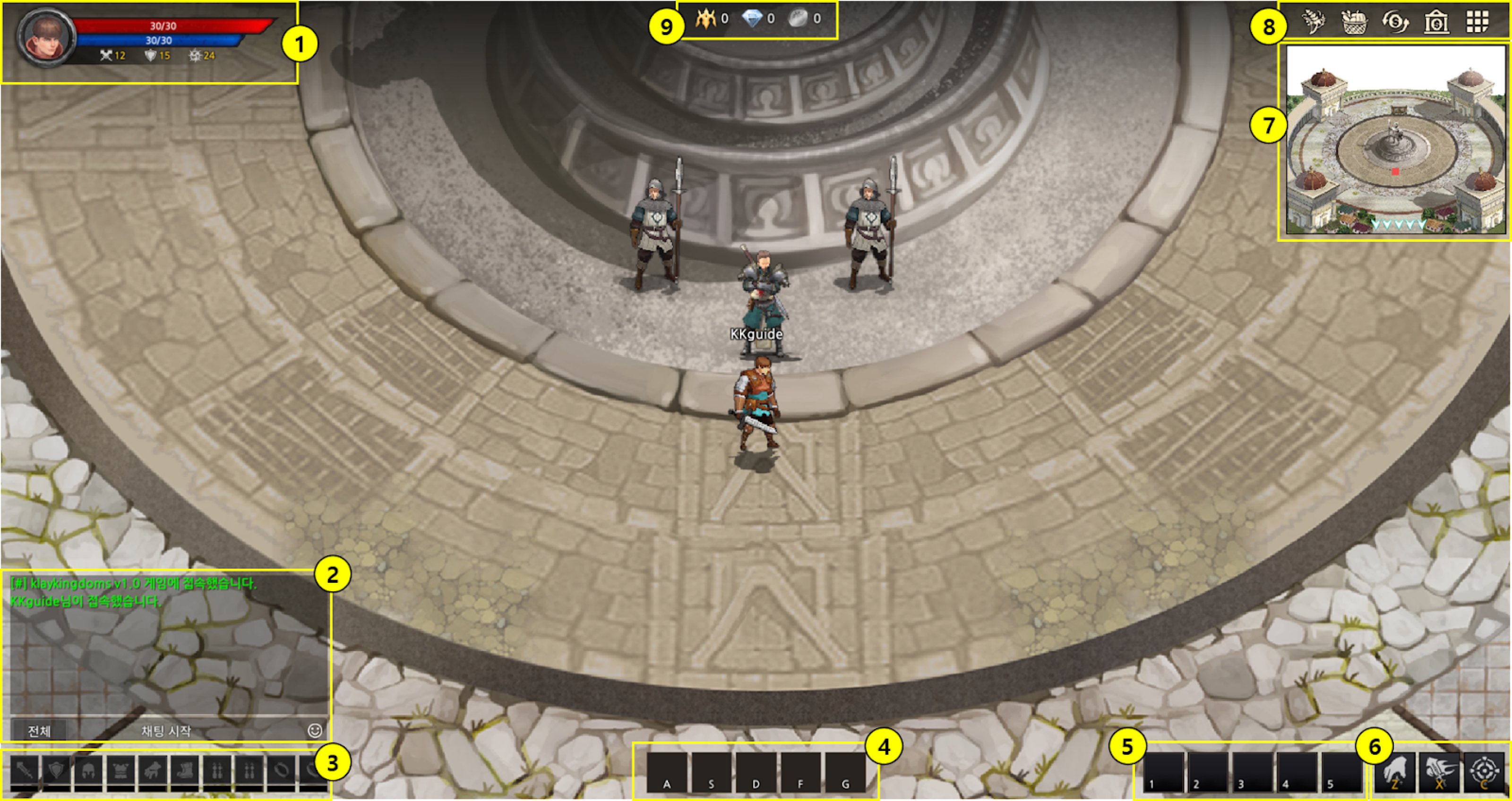
Task: Activate the sword dash attack action
Action: pos(1439,773)
